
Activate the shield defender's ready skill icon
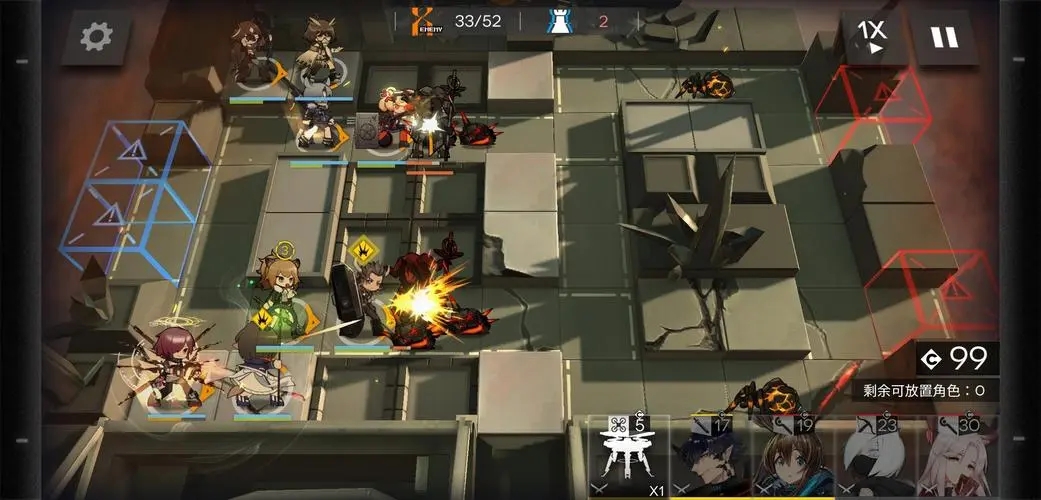(x=362, y=250)
